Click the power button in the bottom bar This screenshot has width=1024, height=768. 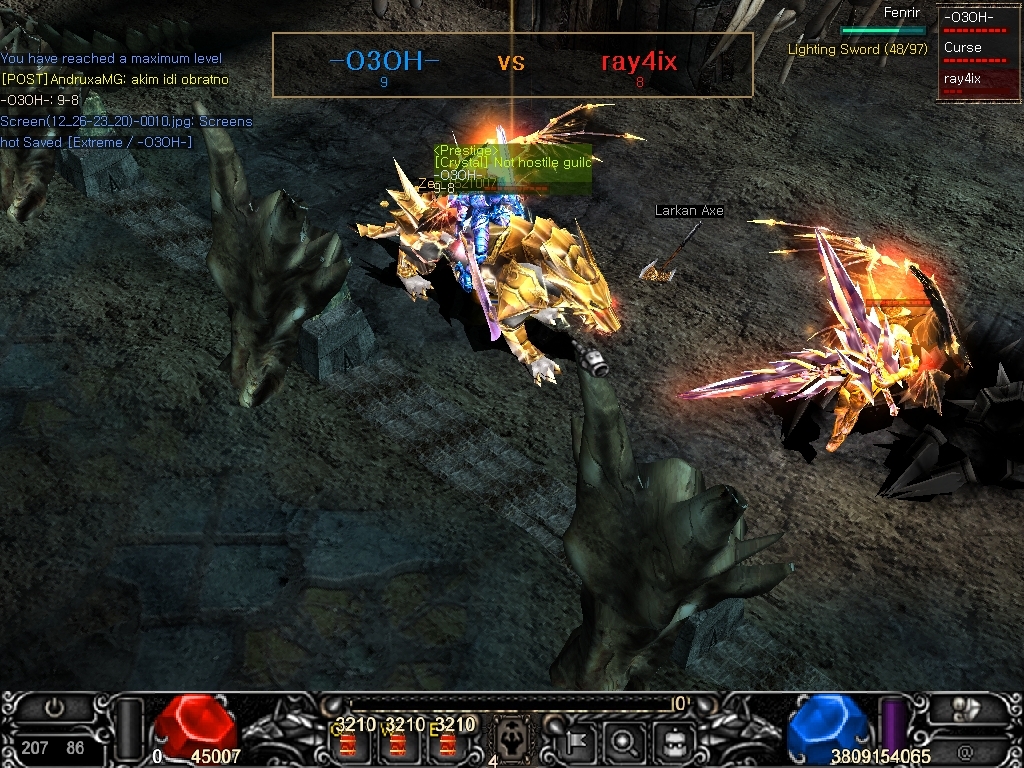[x=54, y=707]
